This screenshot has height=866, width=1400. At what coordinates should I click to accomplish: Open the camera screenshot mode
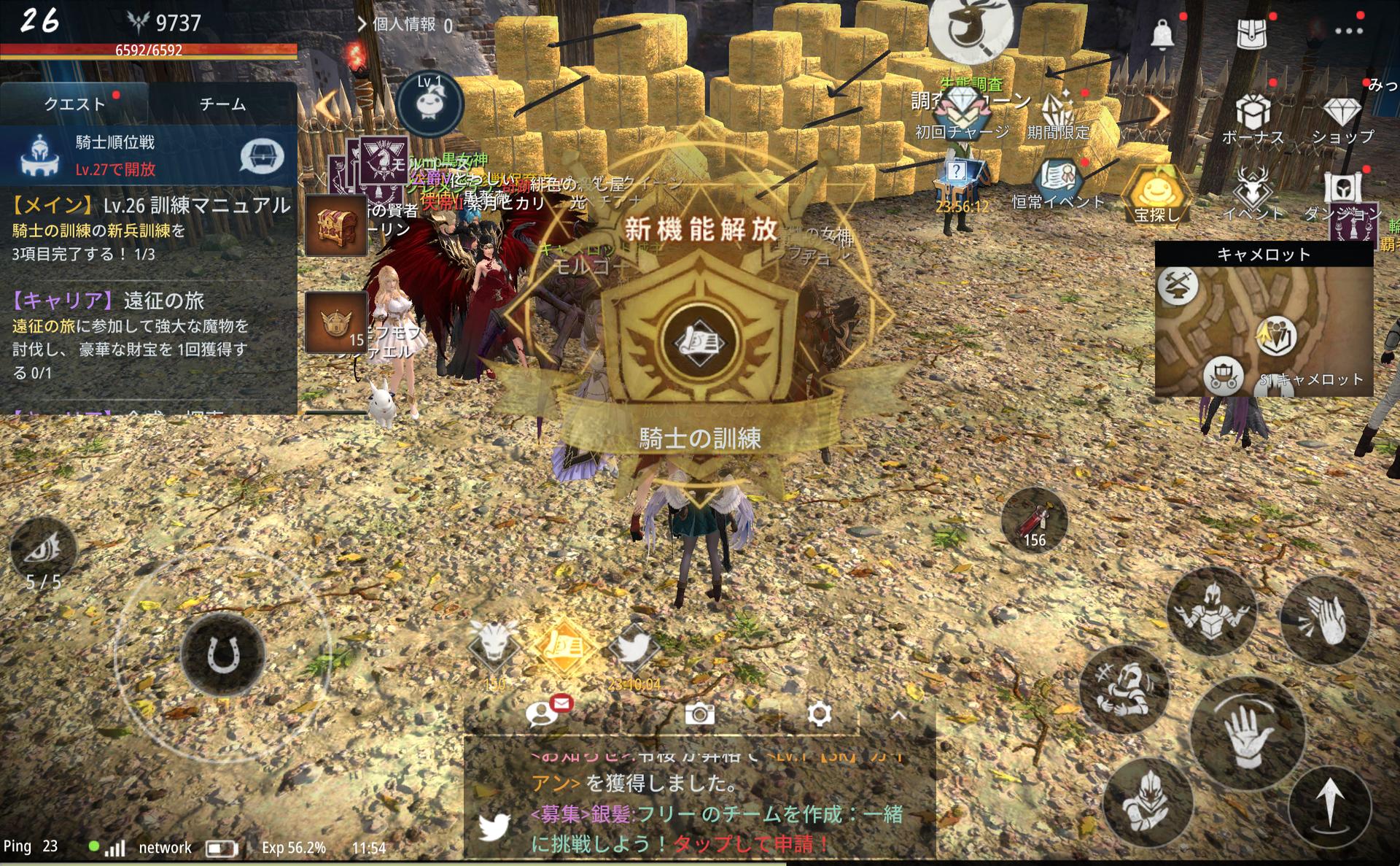coord(699,714)
